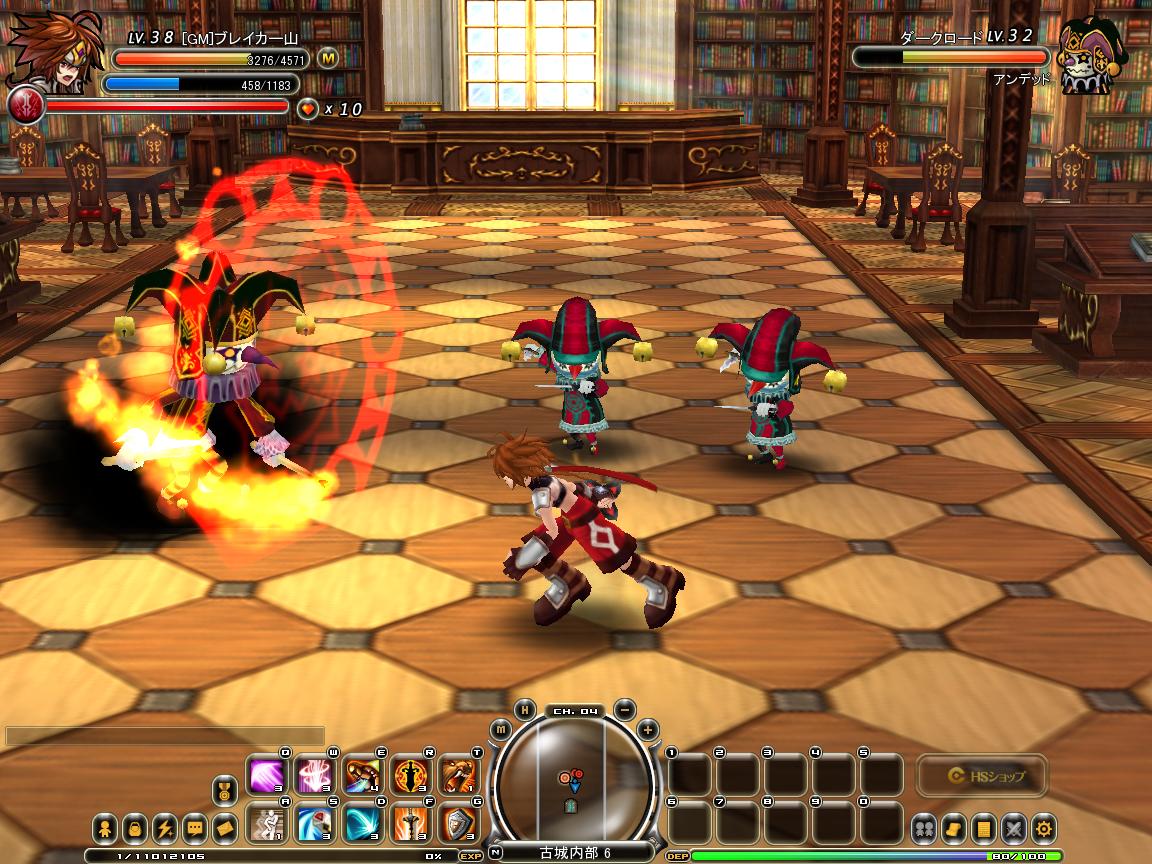Open the two-person party icon

coord(923,828)
